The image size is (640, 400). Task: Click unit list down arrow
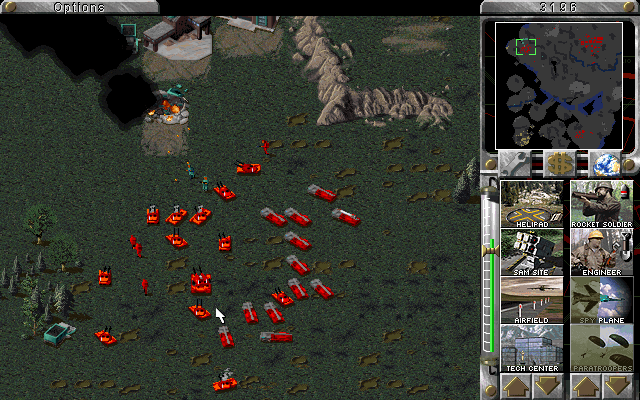618,386
